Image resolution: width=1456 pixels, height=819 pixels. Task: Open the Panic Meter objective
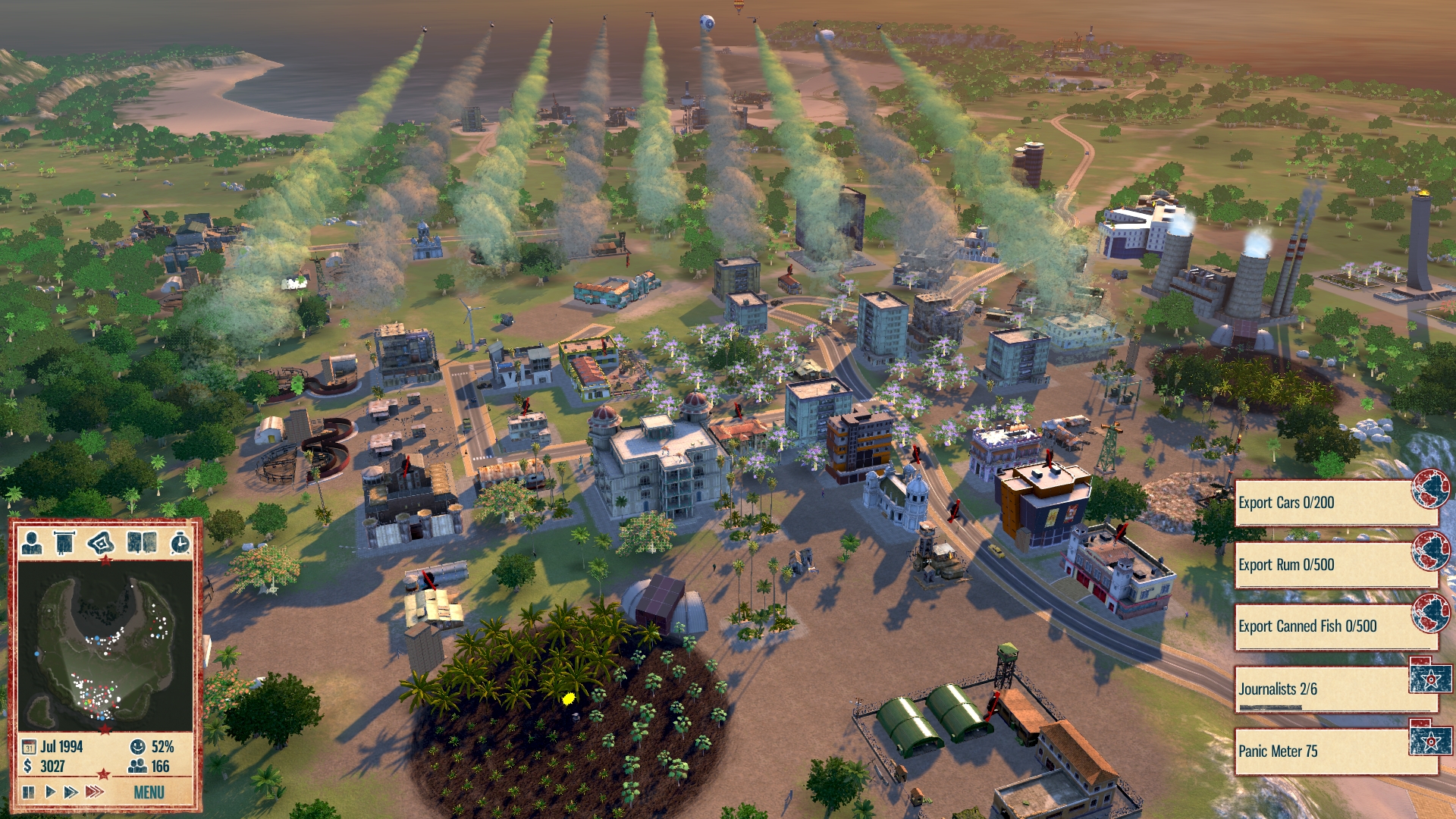1323,752
